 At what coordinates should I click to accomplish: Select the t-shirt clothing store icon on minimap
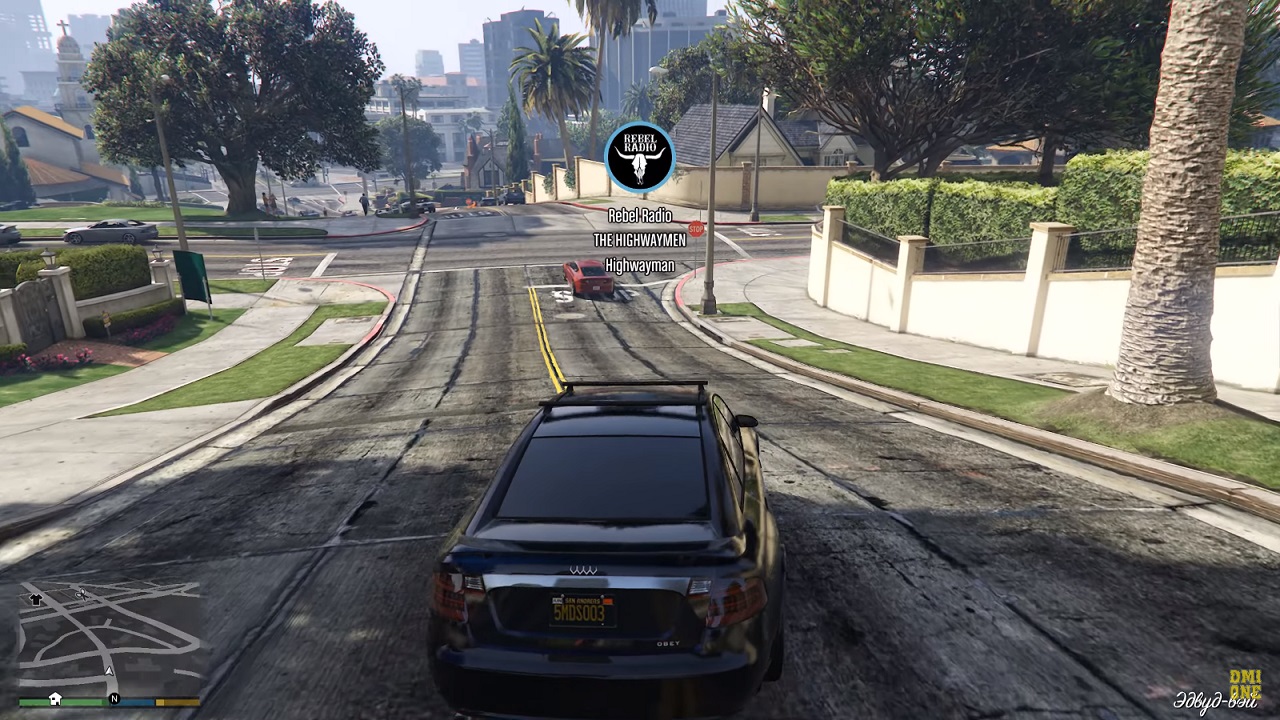pos(36,599)
